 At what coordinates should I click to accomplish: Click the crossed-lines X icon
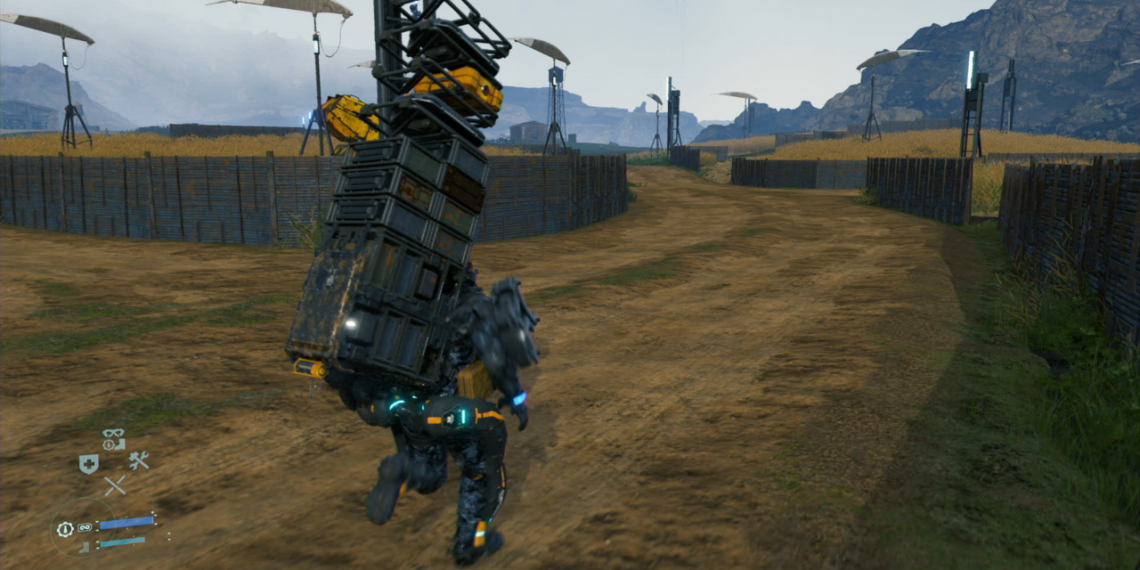[x=115, y=486]
